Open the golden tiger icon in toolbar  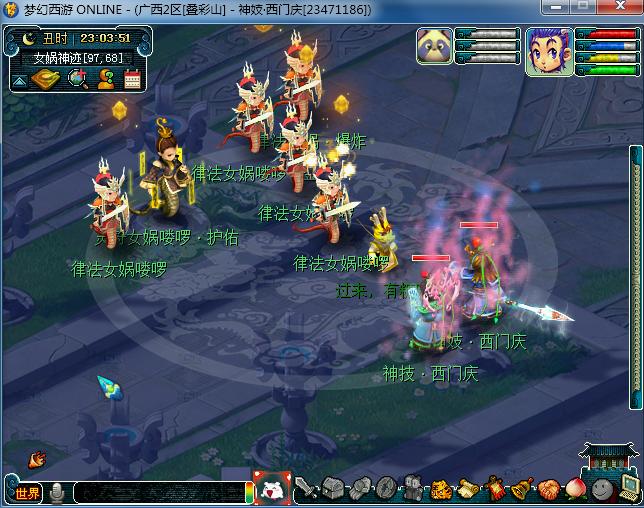point(443,489)
